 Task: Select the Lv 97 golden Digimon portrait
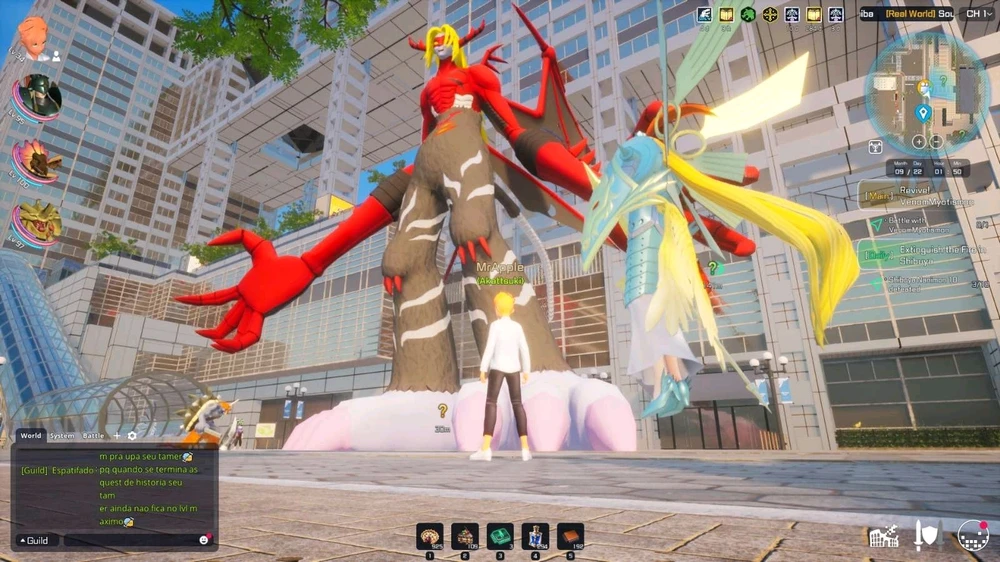[x=38, y=222]
